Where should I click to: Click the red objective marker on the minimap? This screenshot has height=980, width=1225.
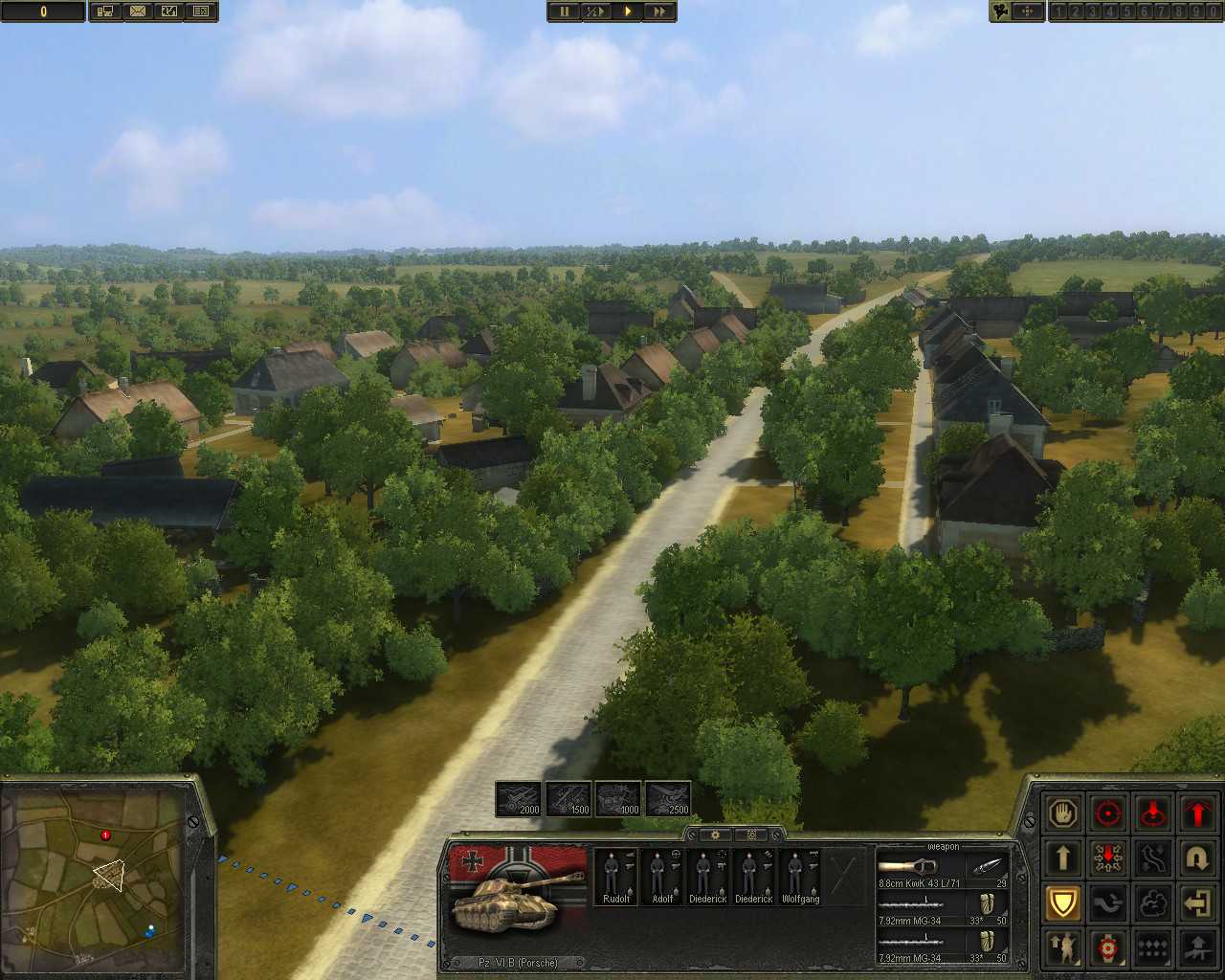[x=103, y=835]
